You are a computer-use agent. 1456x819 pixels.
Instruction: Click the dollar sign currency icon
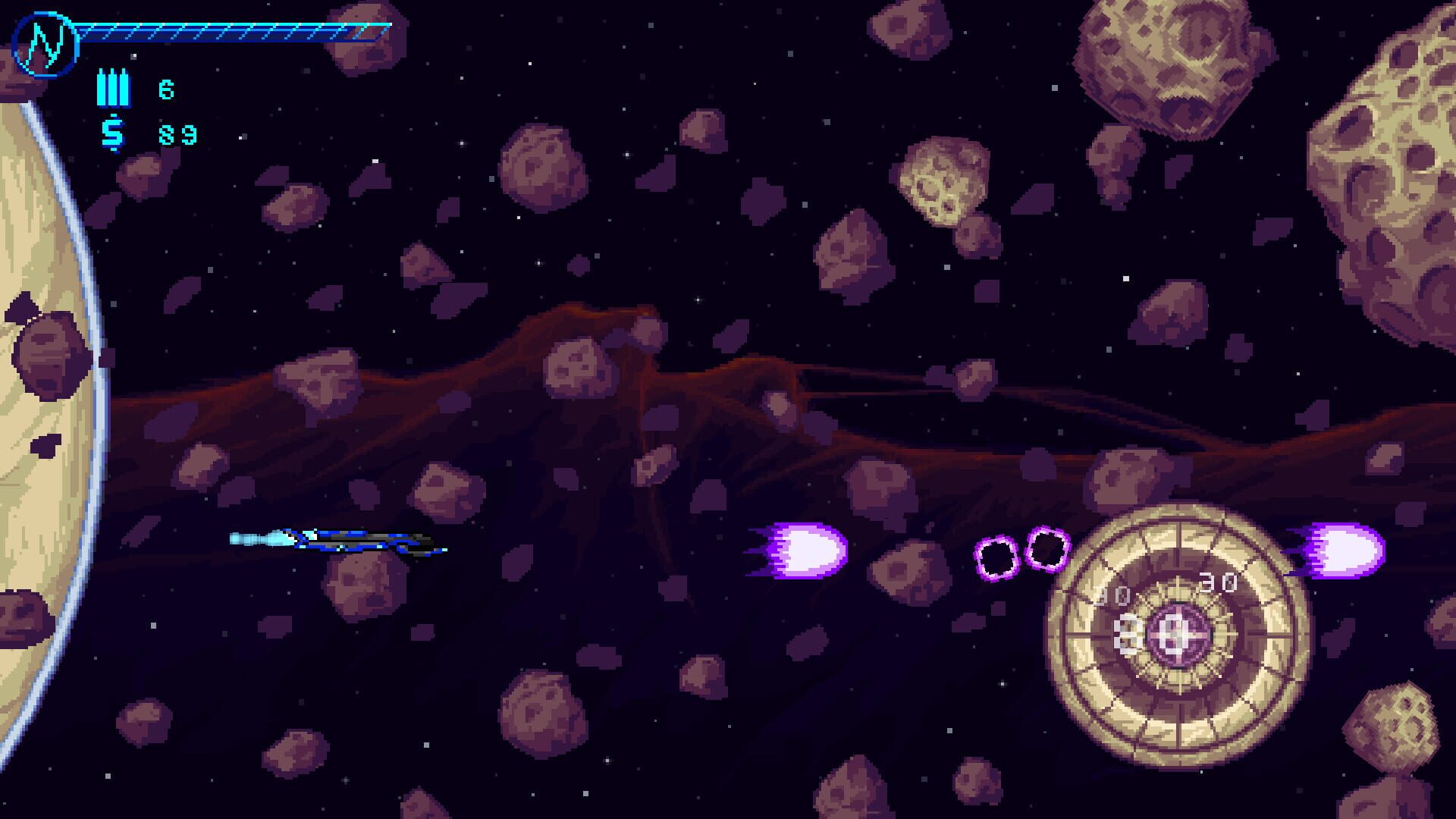click(112, 133)
